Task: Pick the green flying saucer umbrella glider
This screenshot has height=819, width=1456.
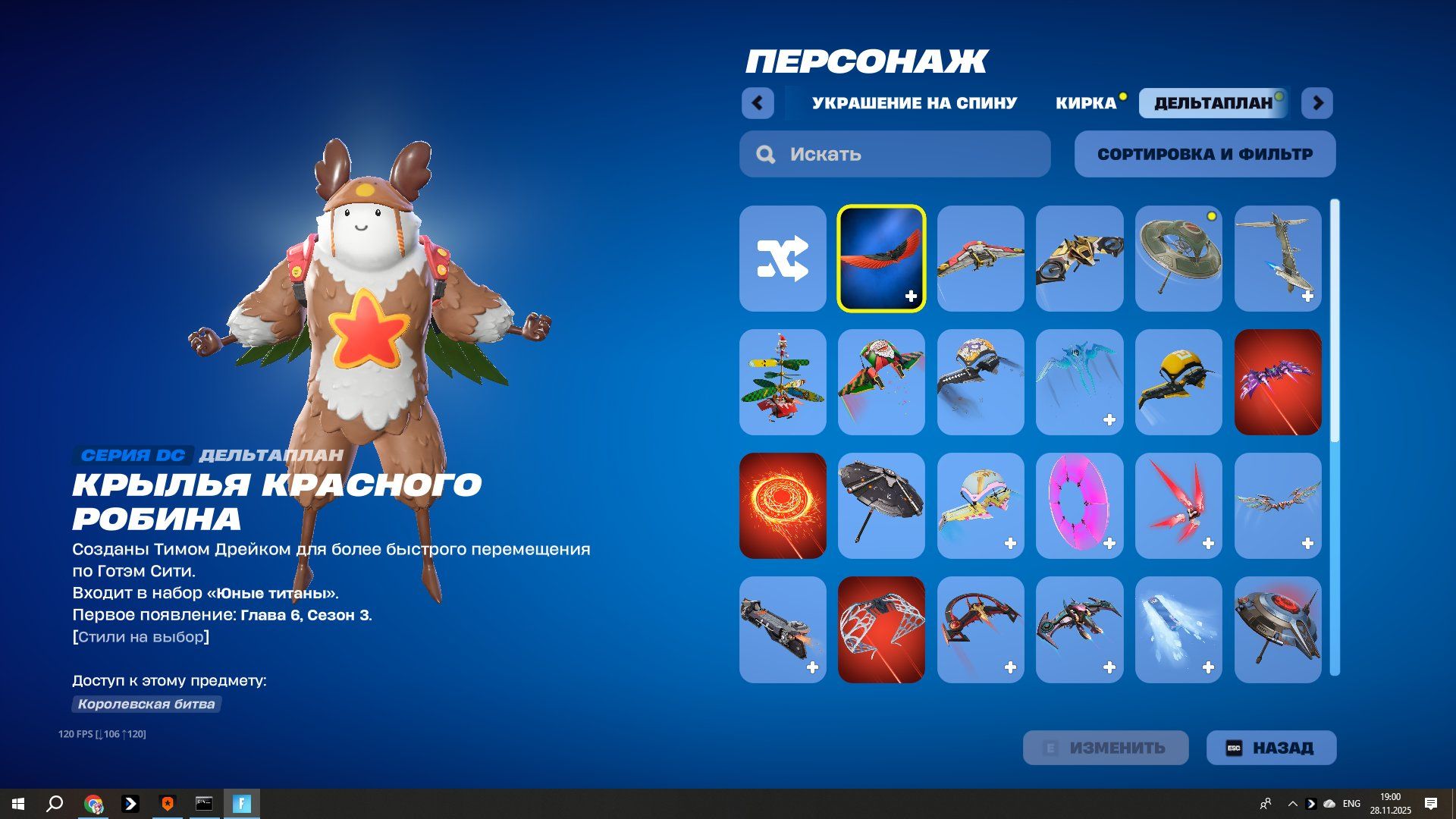Action: click(1178, 259)
